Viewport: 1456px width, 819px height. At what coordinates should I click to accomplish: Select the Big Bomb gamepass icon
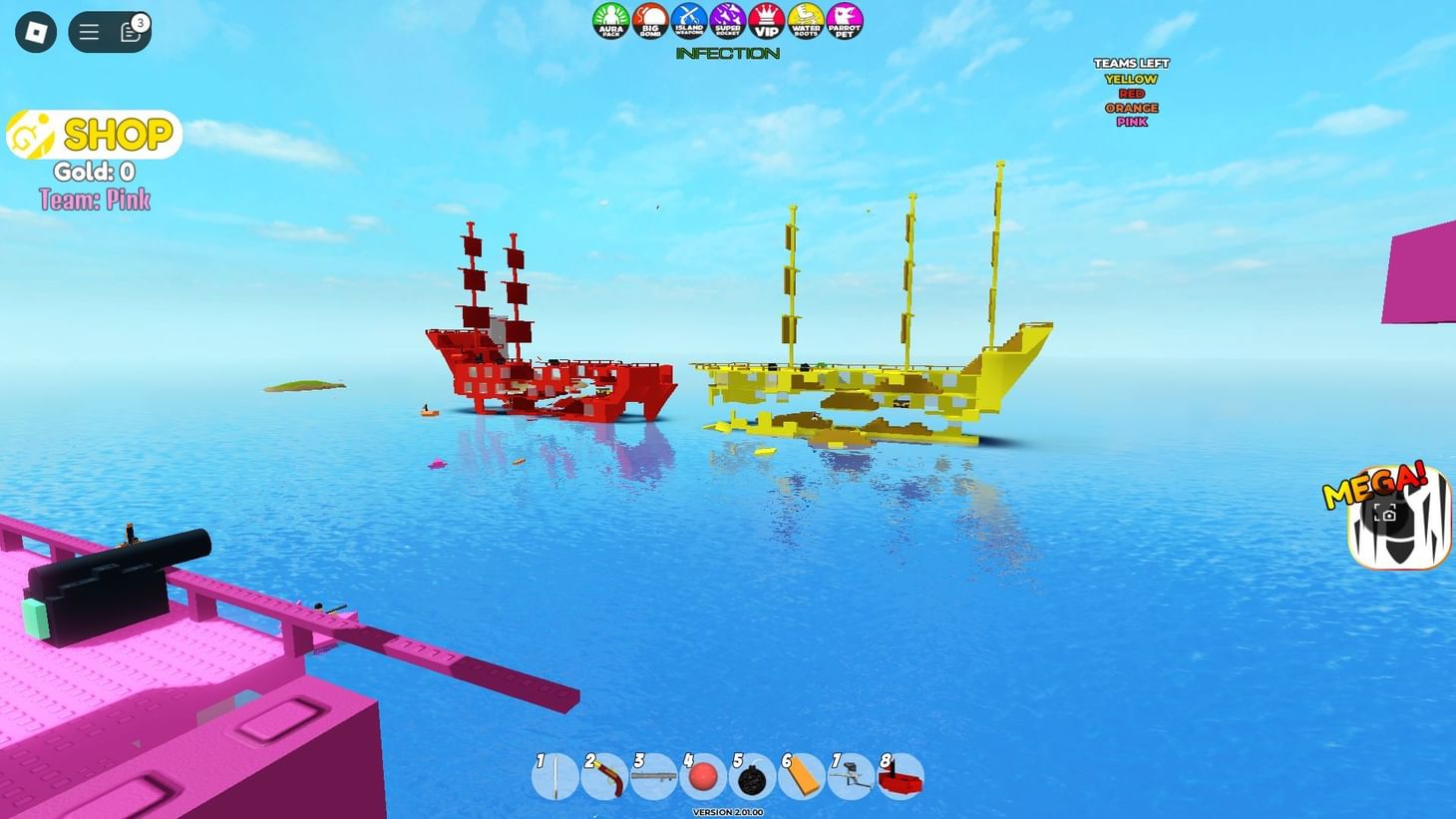click(649, 20)
